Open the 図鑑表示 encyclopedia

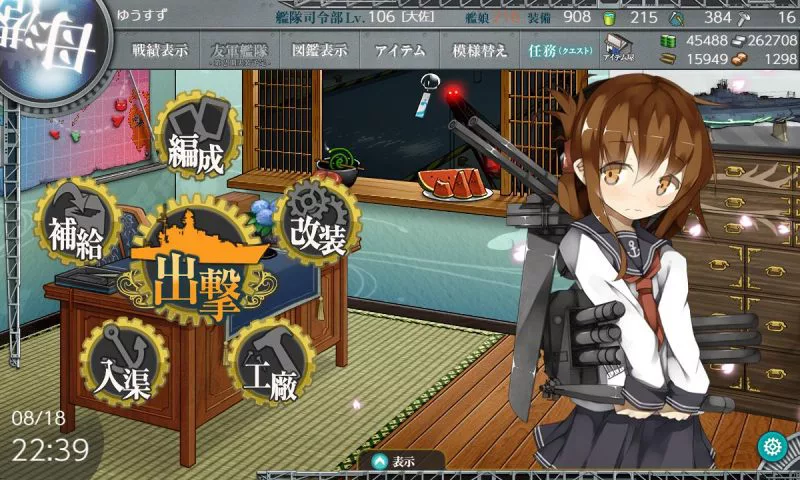tap(319, 51)
